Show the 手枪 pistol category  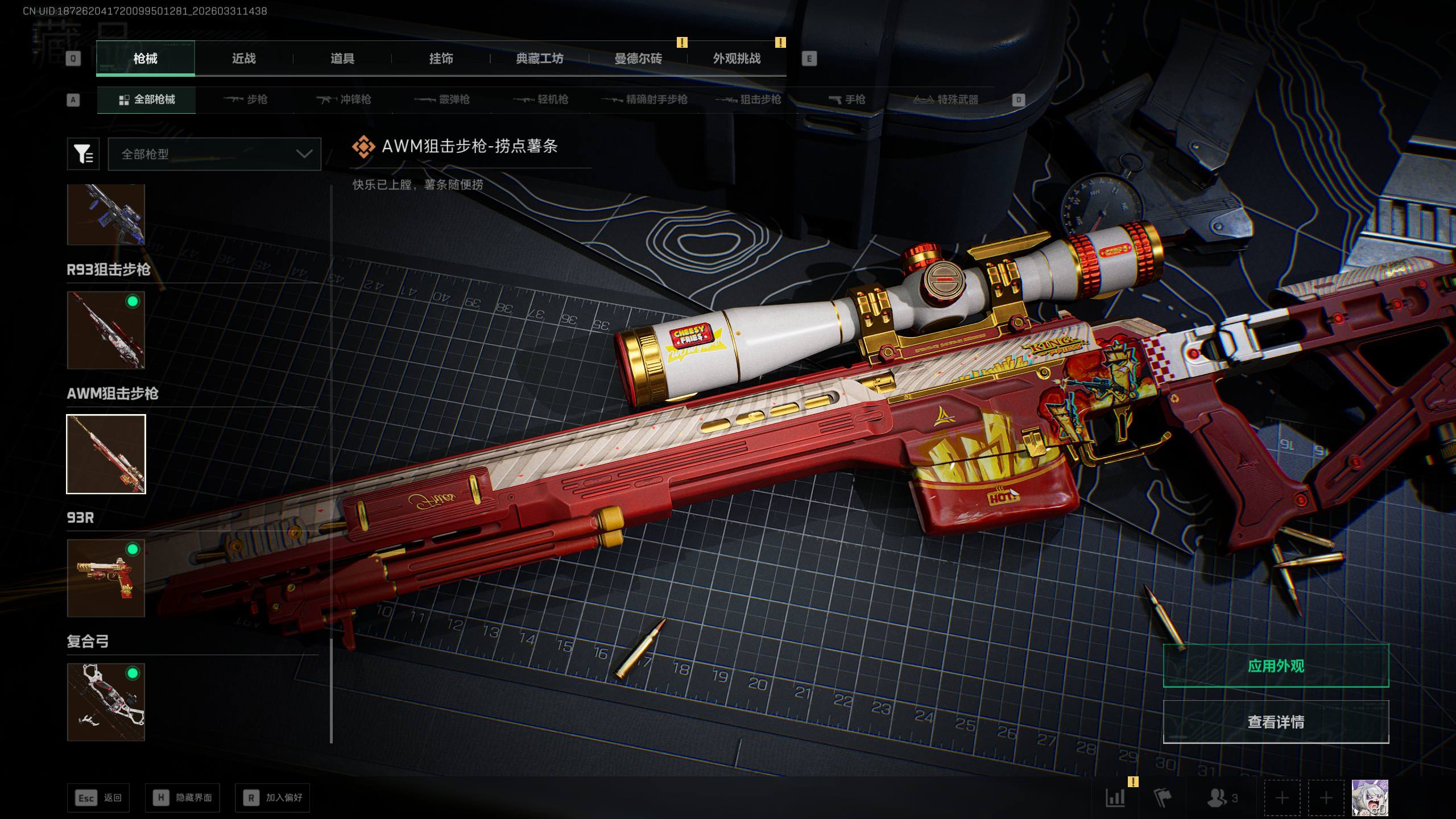tap(847, 100)
